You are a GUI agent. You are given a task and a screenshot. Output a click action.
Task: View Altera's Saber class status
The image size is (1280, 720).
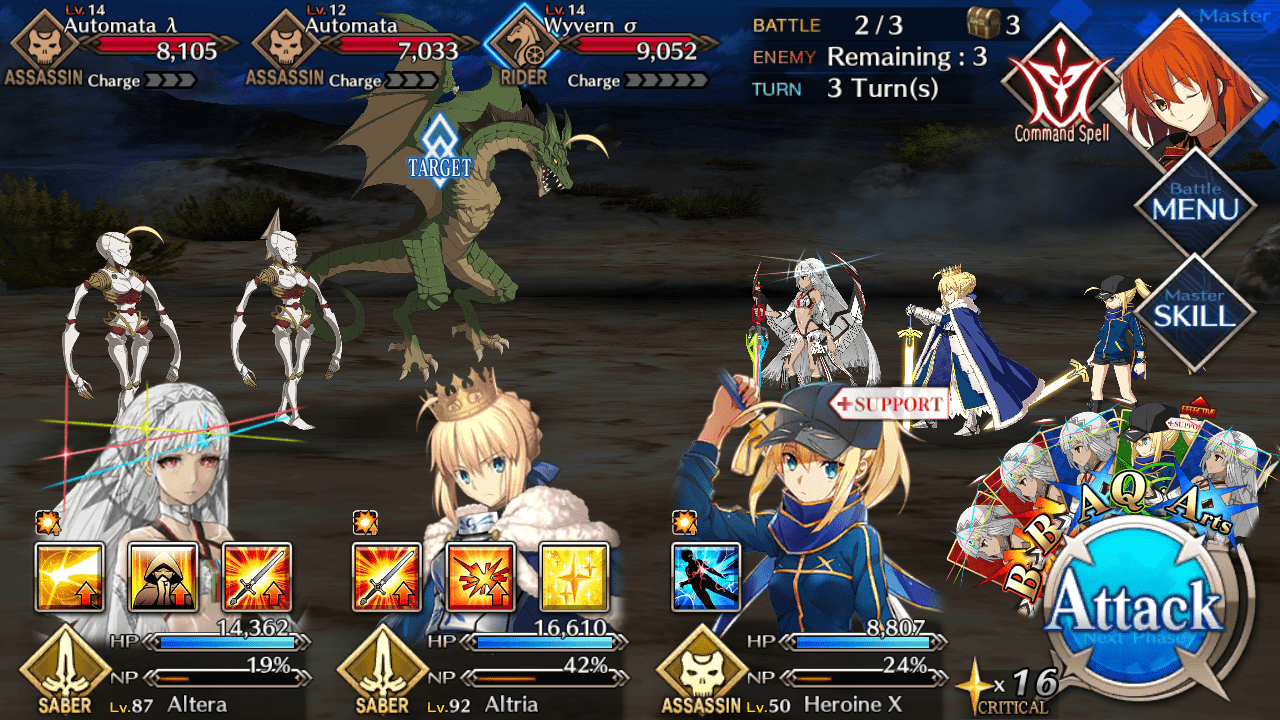[66, 672]
